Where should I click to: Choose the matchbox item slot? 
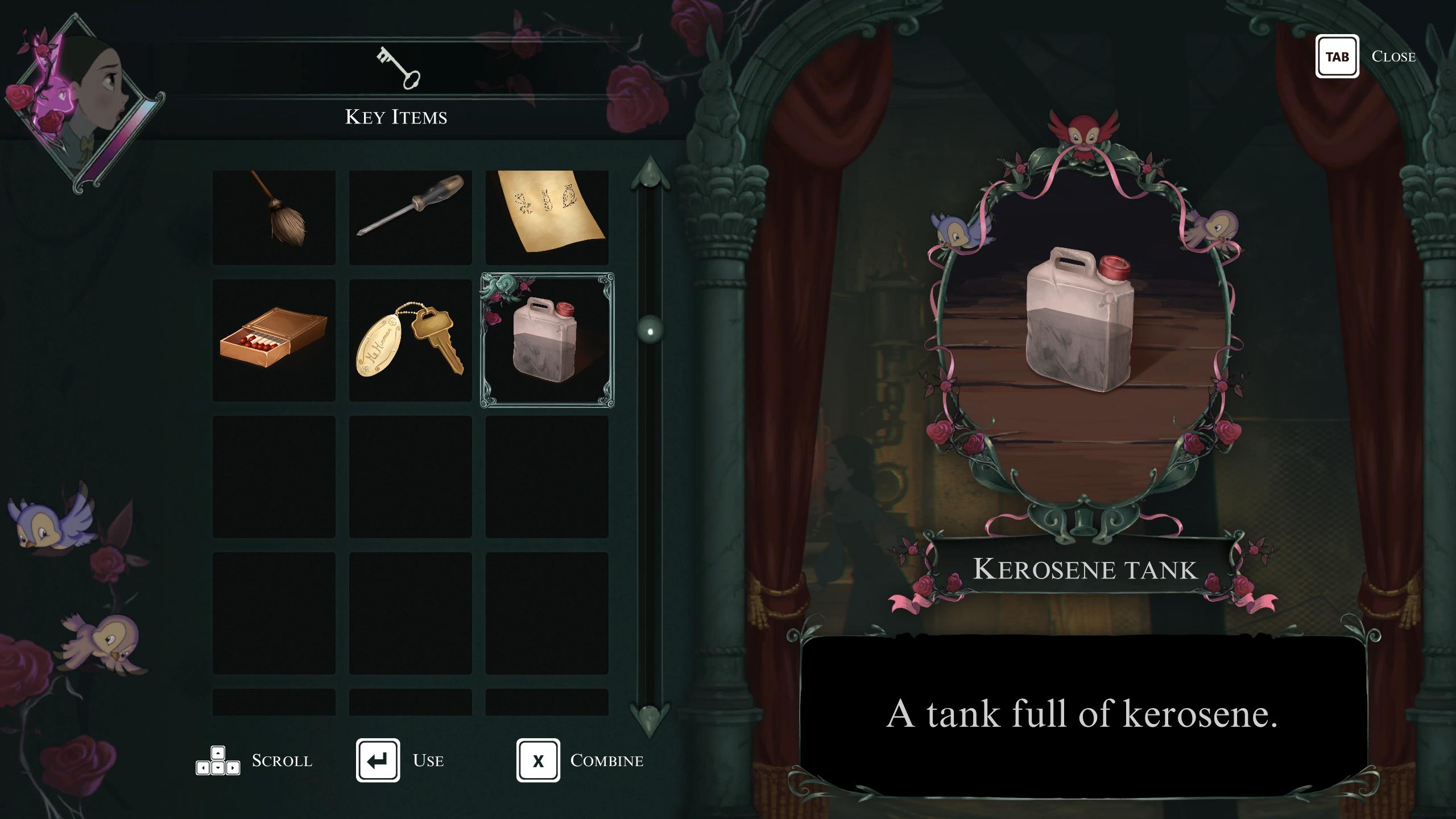tap(274, 340)
